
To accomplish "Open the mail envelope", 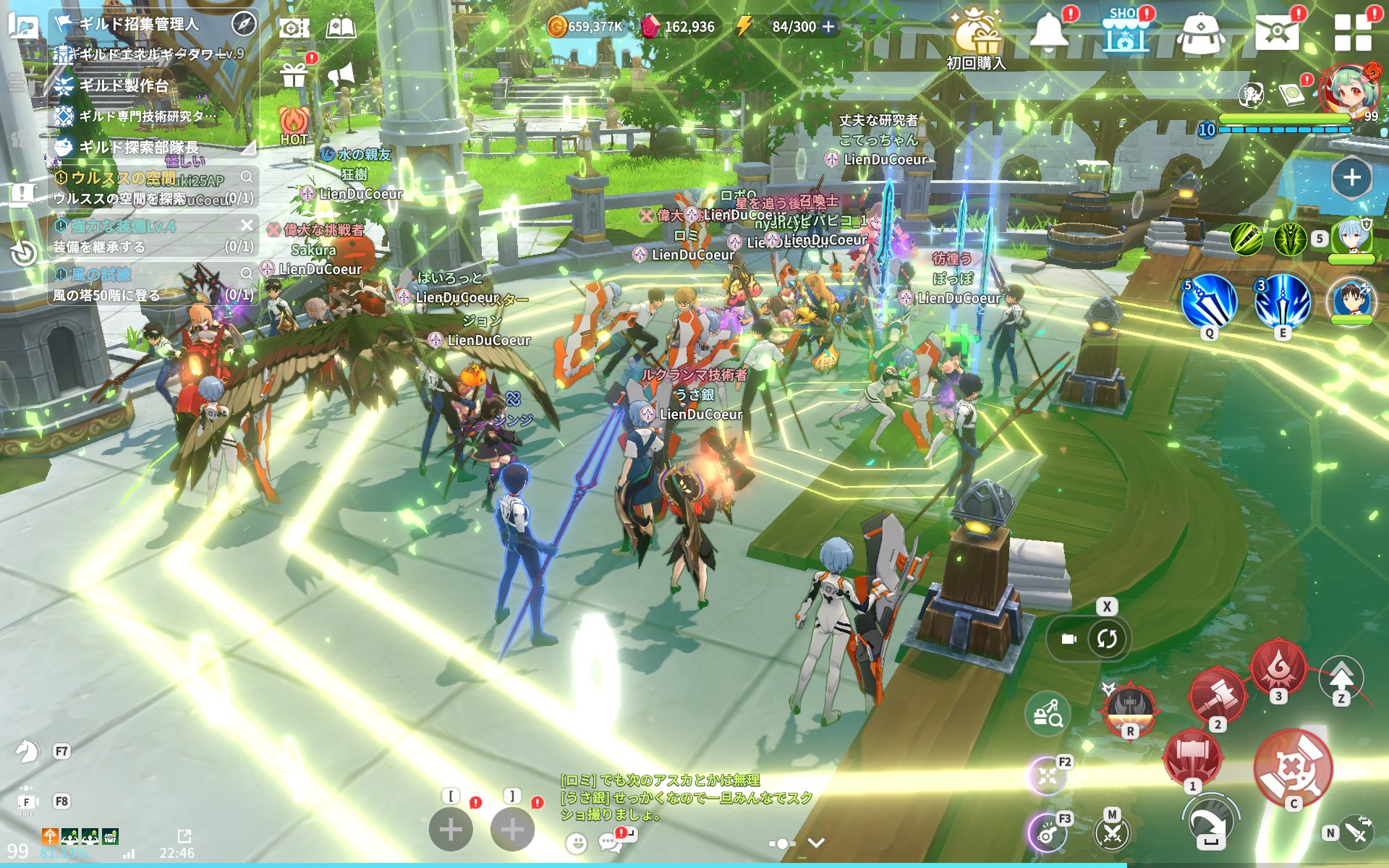I will click(x=1276, y=32).
